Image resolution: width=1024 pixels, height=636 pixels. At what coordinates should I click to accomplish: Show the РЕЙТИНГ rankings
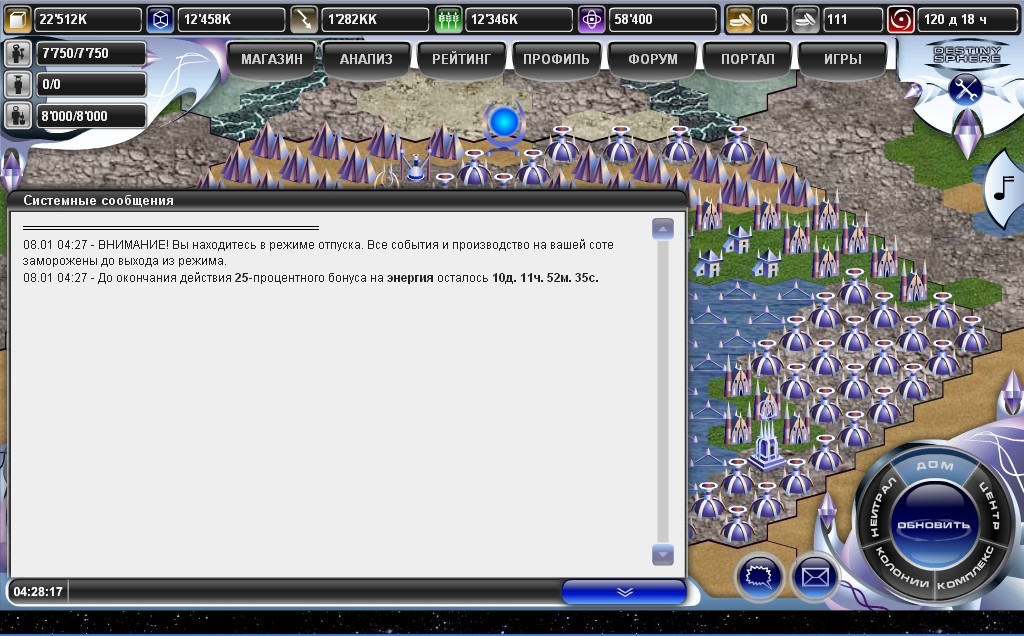pyautogui.click(x=461, y=59)
